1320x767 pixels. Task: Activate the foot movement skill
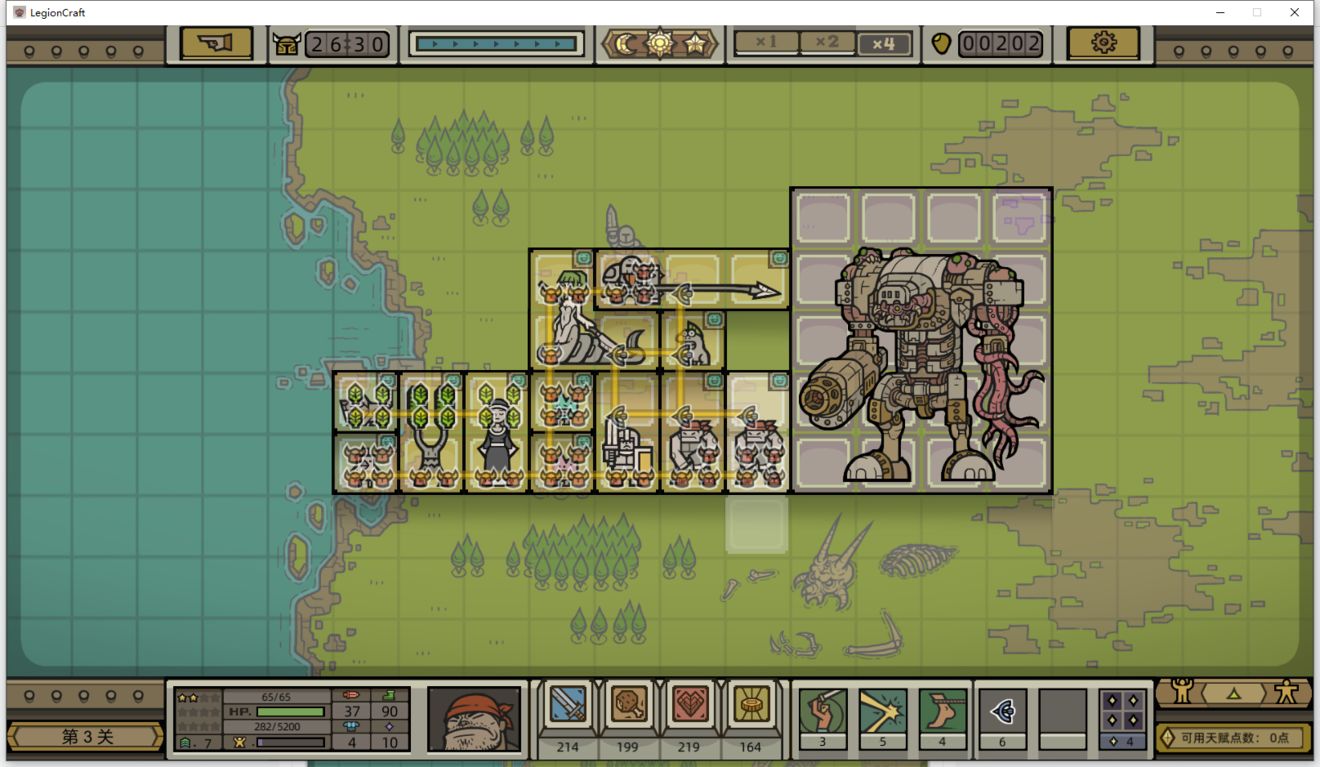pyautogui.click(x=942, y=712)
